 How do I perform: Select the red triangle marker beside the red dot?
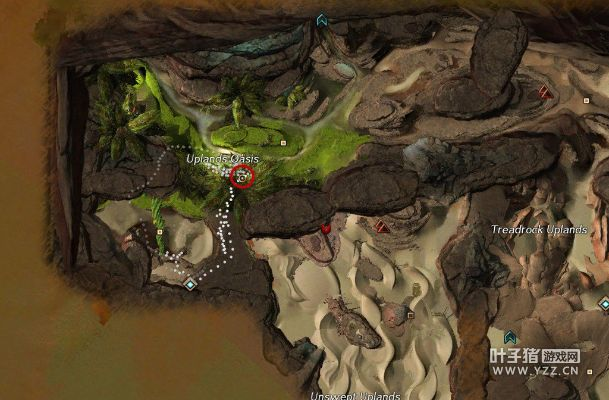click(381, 227)
